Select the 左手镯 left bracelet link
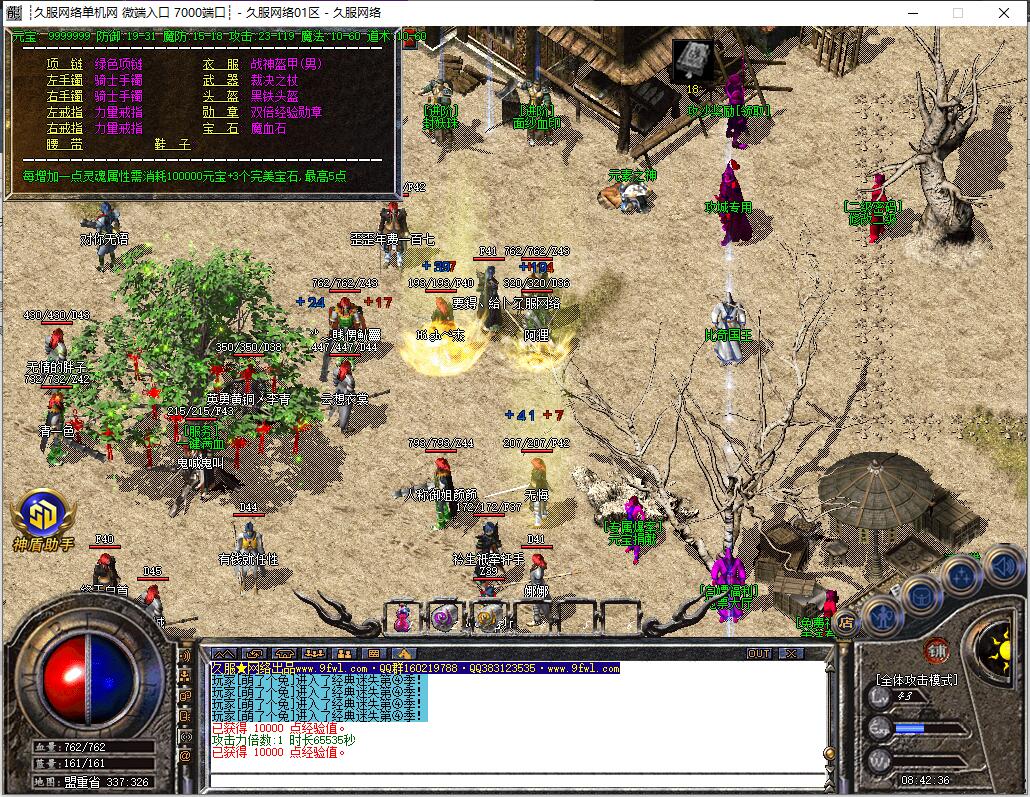1030x797 pixels. pos(65,80)
